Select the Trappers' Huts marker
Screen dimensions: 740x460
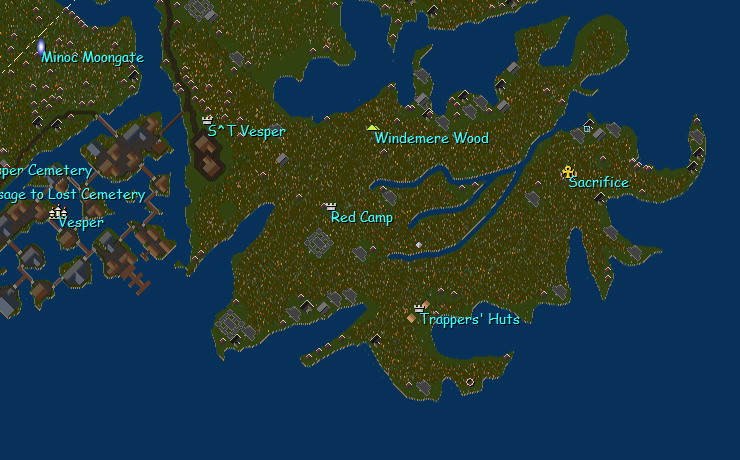[419, 309]
